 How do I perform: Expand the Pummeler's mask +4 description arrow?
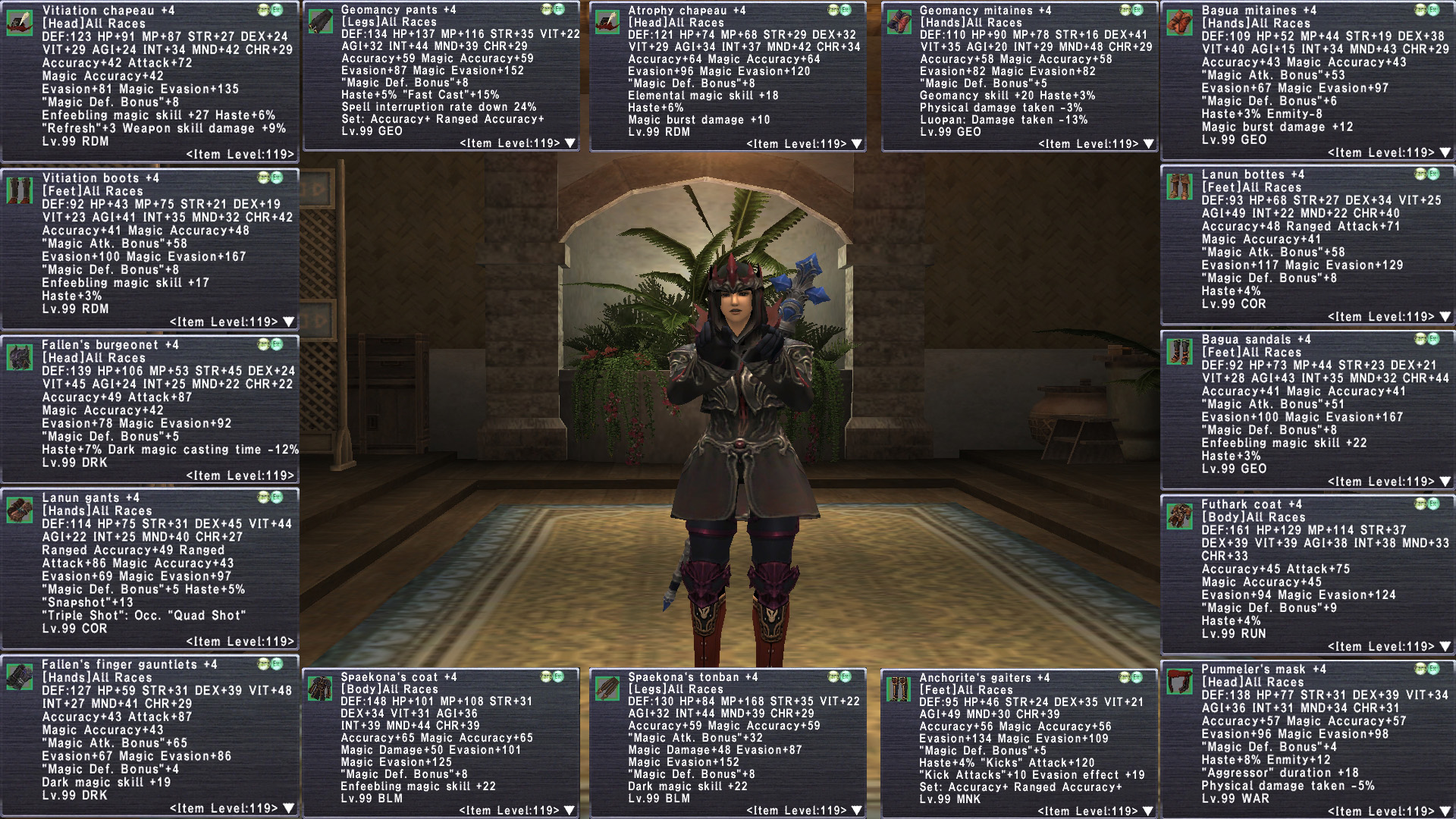point(1445,811)
